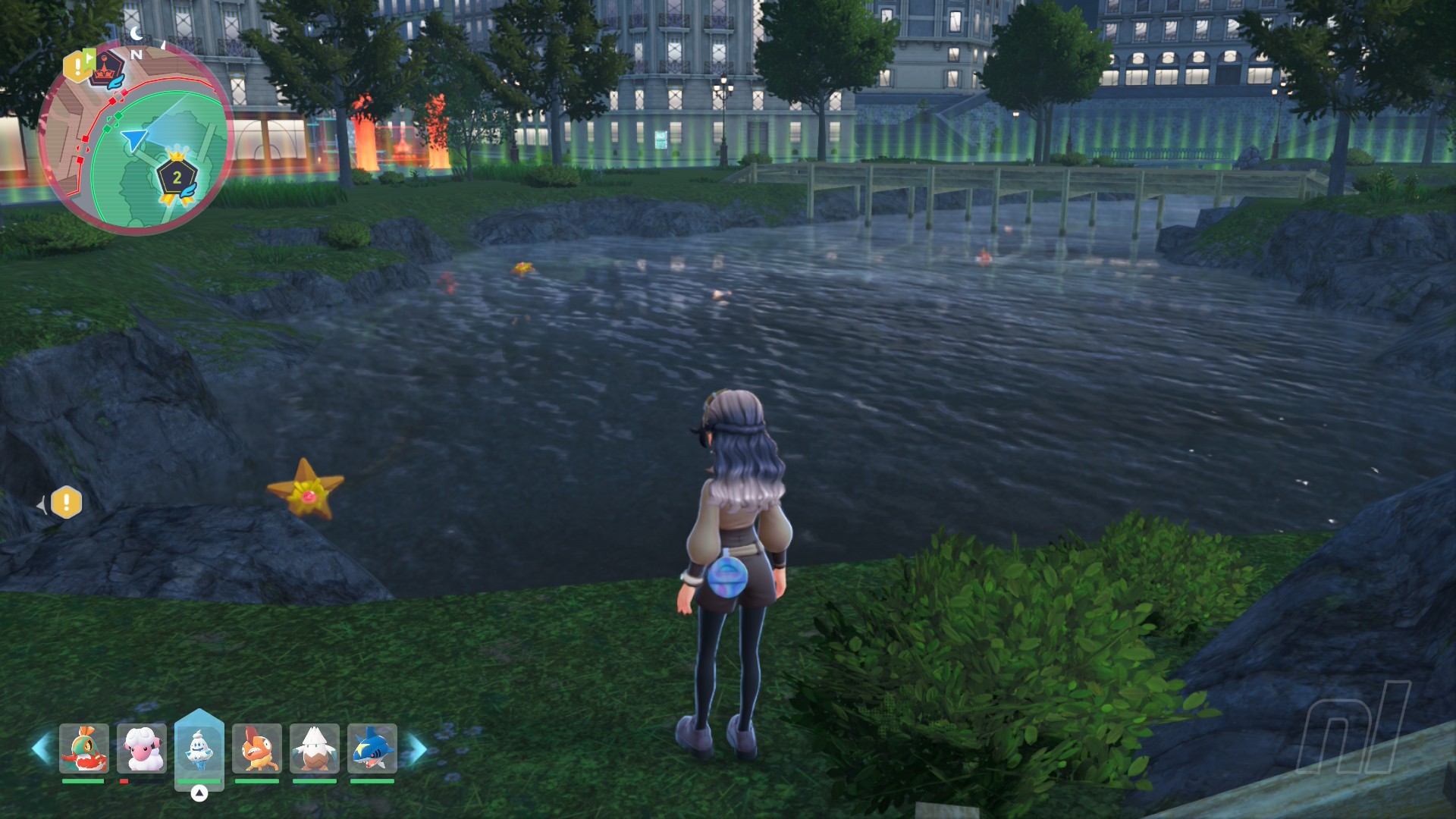
Task: Select the yellow exclamation marker on minimap
Action: [77, 67]
